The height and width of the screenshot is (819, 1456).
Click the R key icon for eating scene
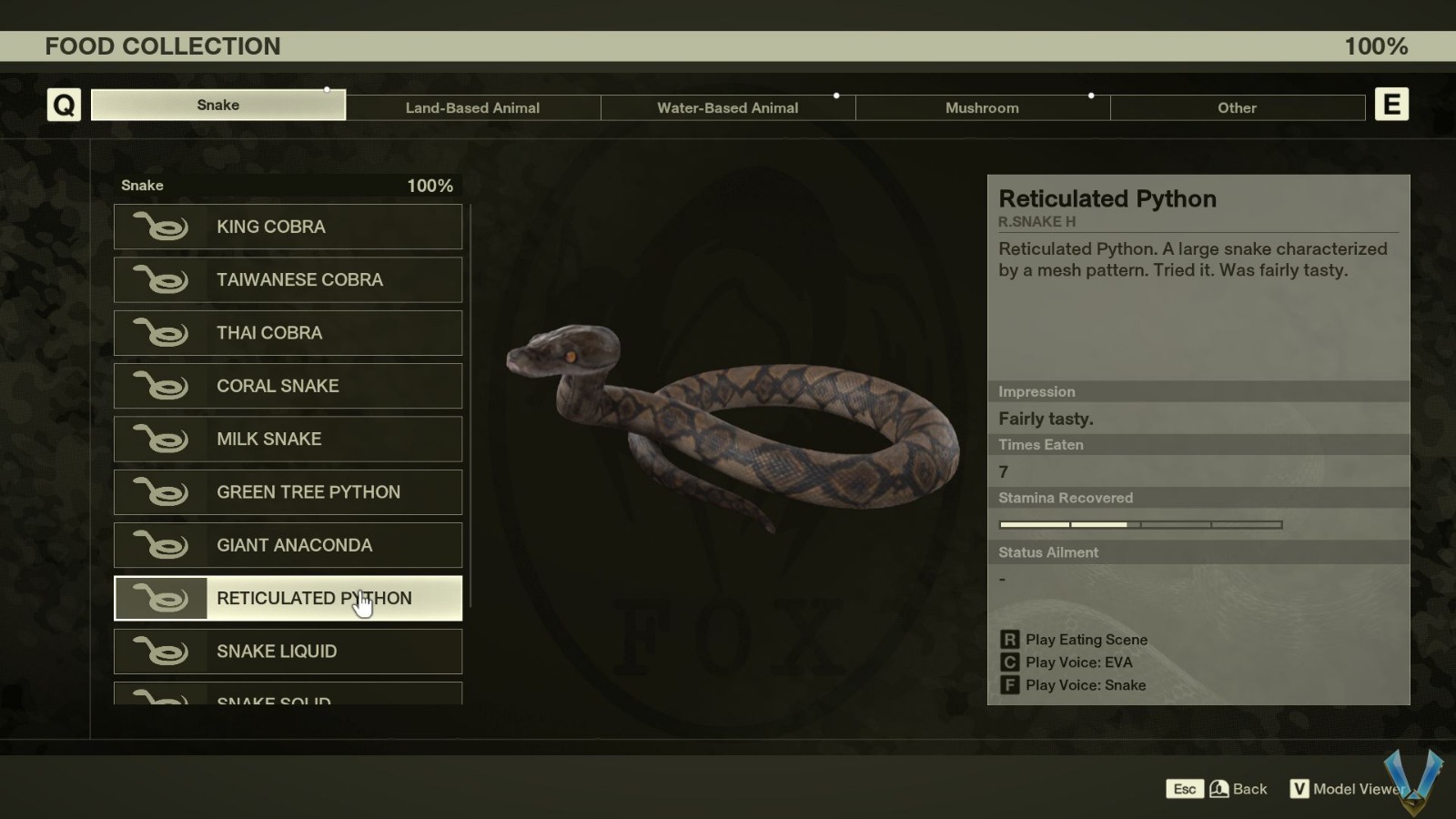pos(1008,640)
